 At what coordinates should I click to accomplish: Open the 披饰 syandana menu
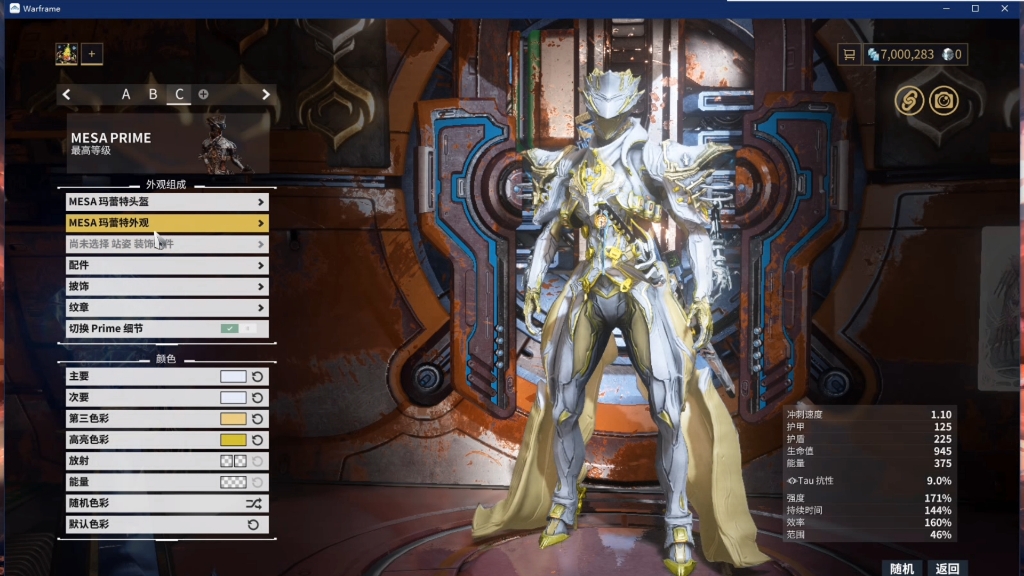point(166,286)
